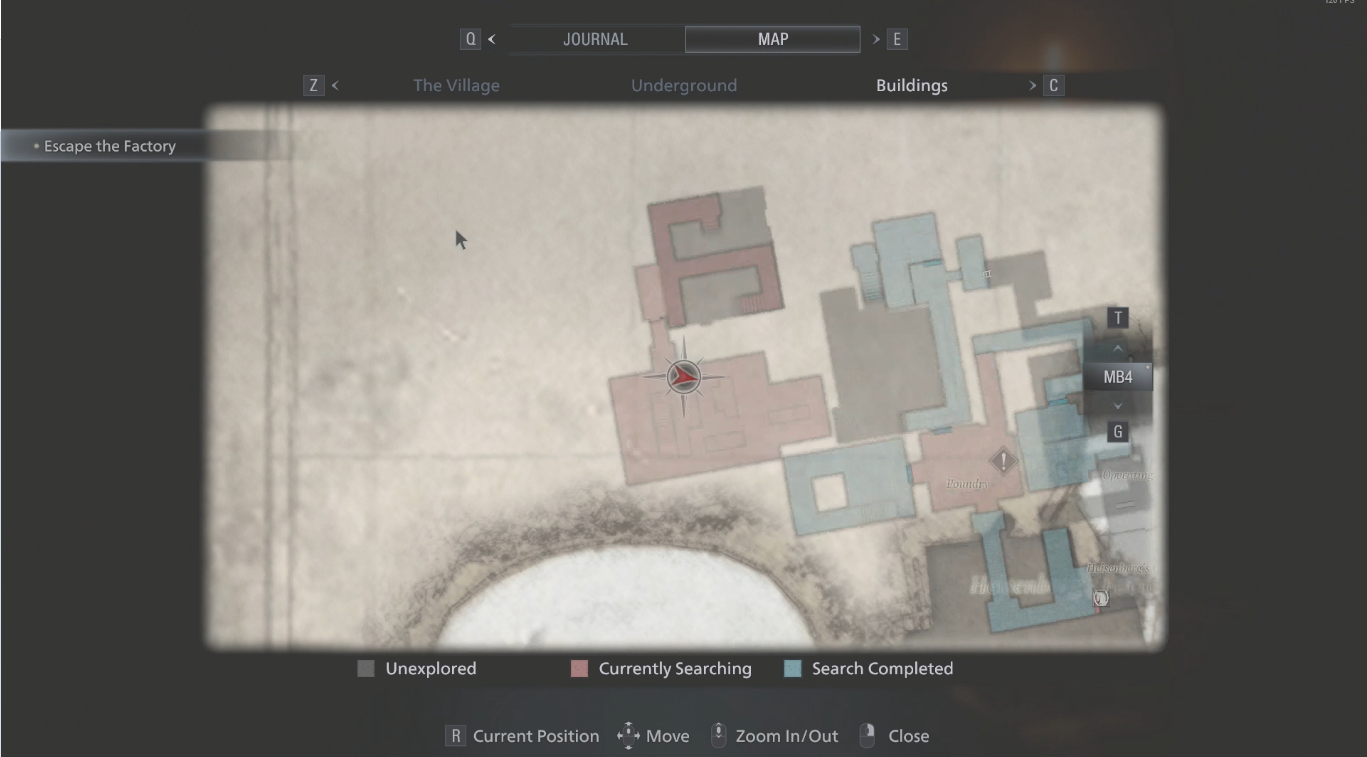This screenshot has height=757, width=1367.
Task: Click the up chevron above MB4
Action: 1117,349
